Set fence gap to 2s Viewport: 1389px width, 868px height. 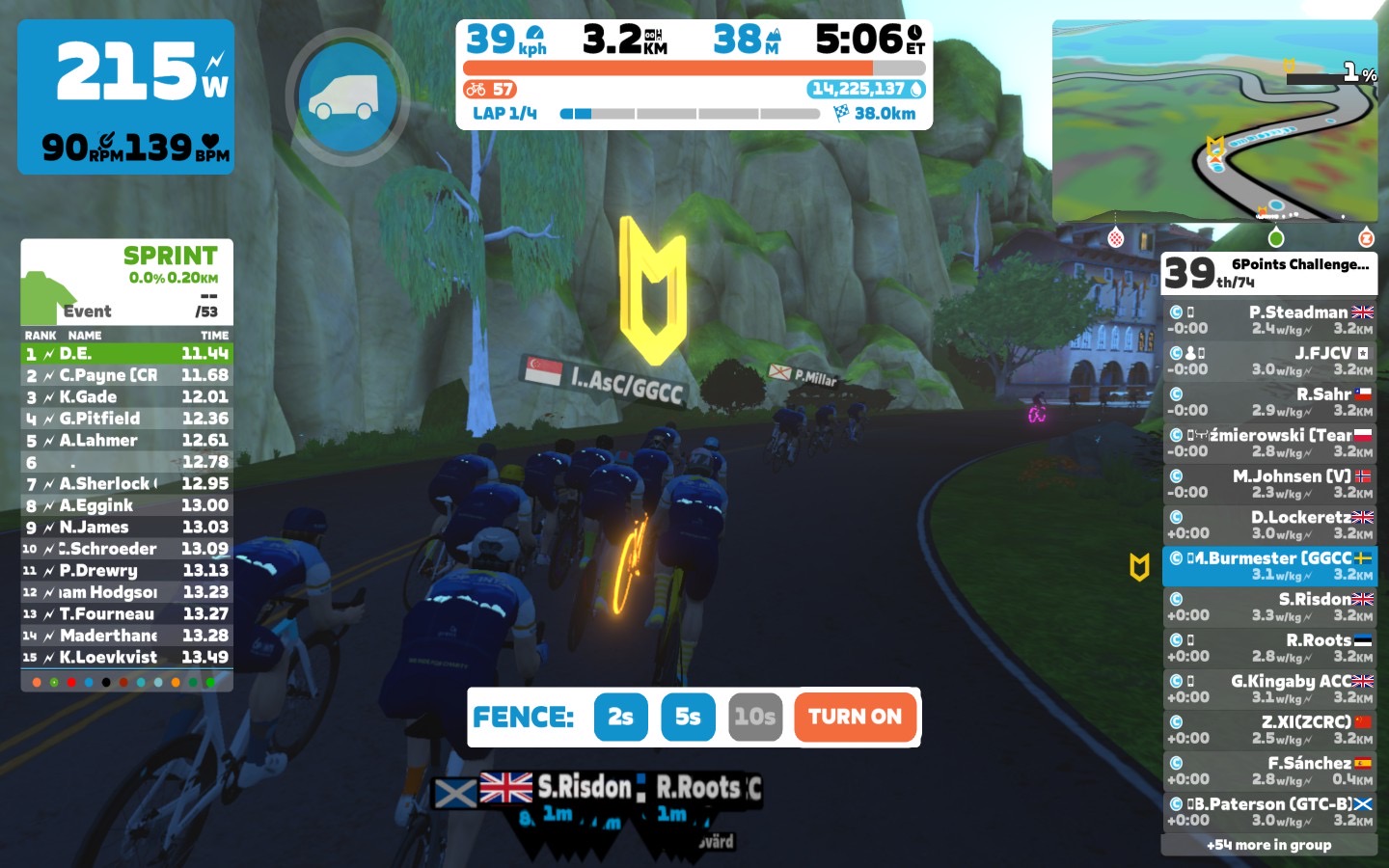pyautogui.click(x=620, y=718)
